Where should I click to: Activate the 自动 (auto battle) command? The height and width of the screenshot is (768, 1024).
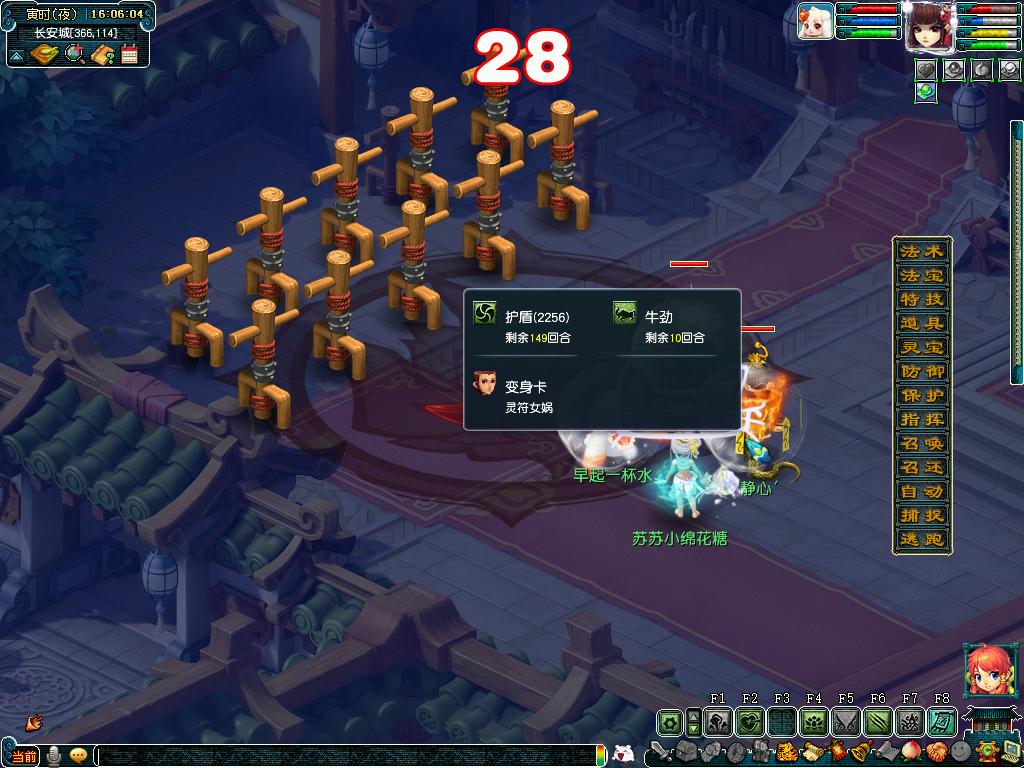tap(921, 492)
